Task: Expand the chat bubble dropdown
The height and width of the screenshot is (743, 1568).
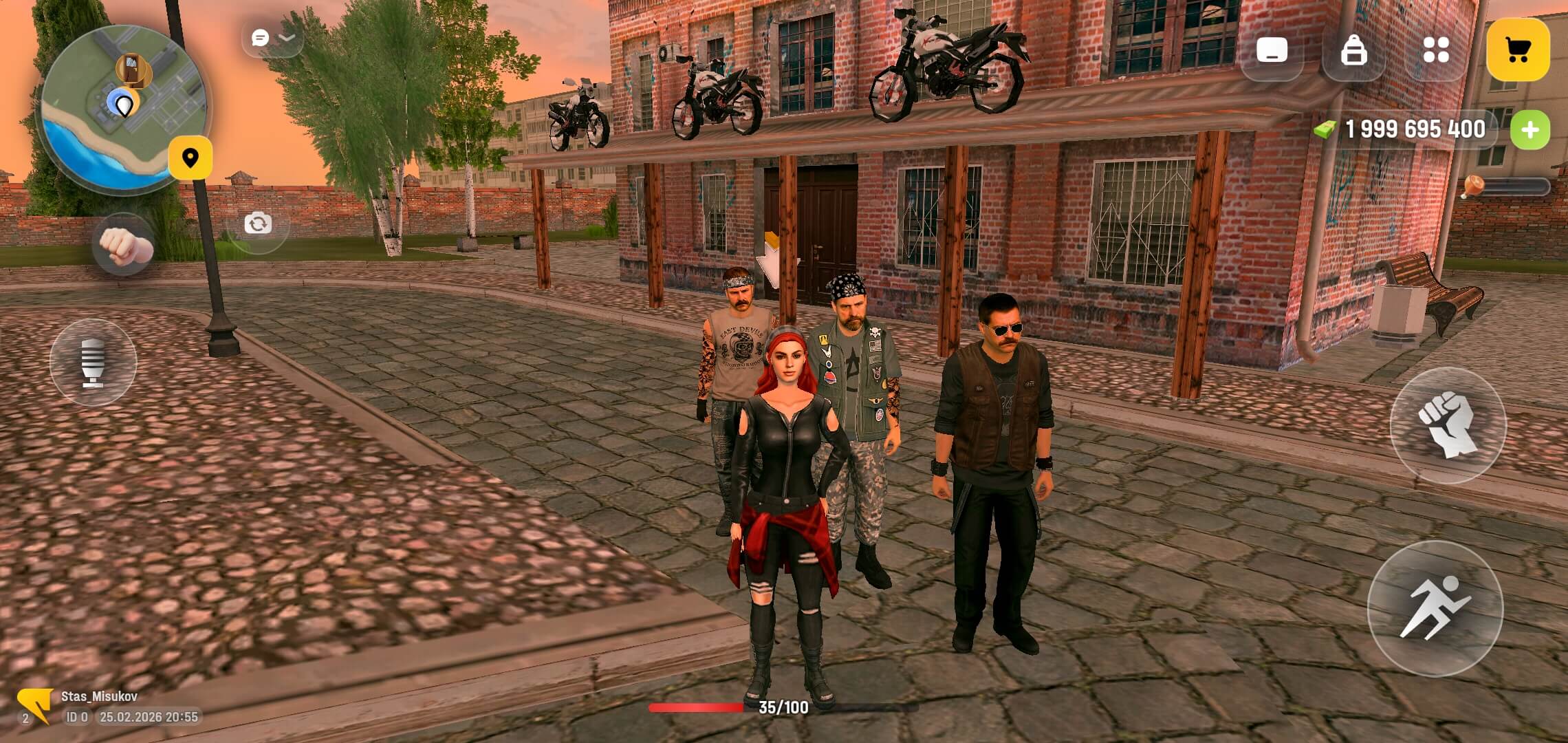Action: (x=272, y=38)
